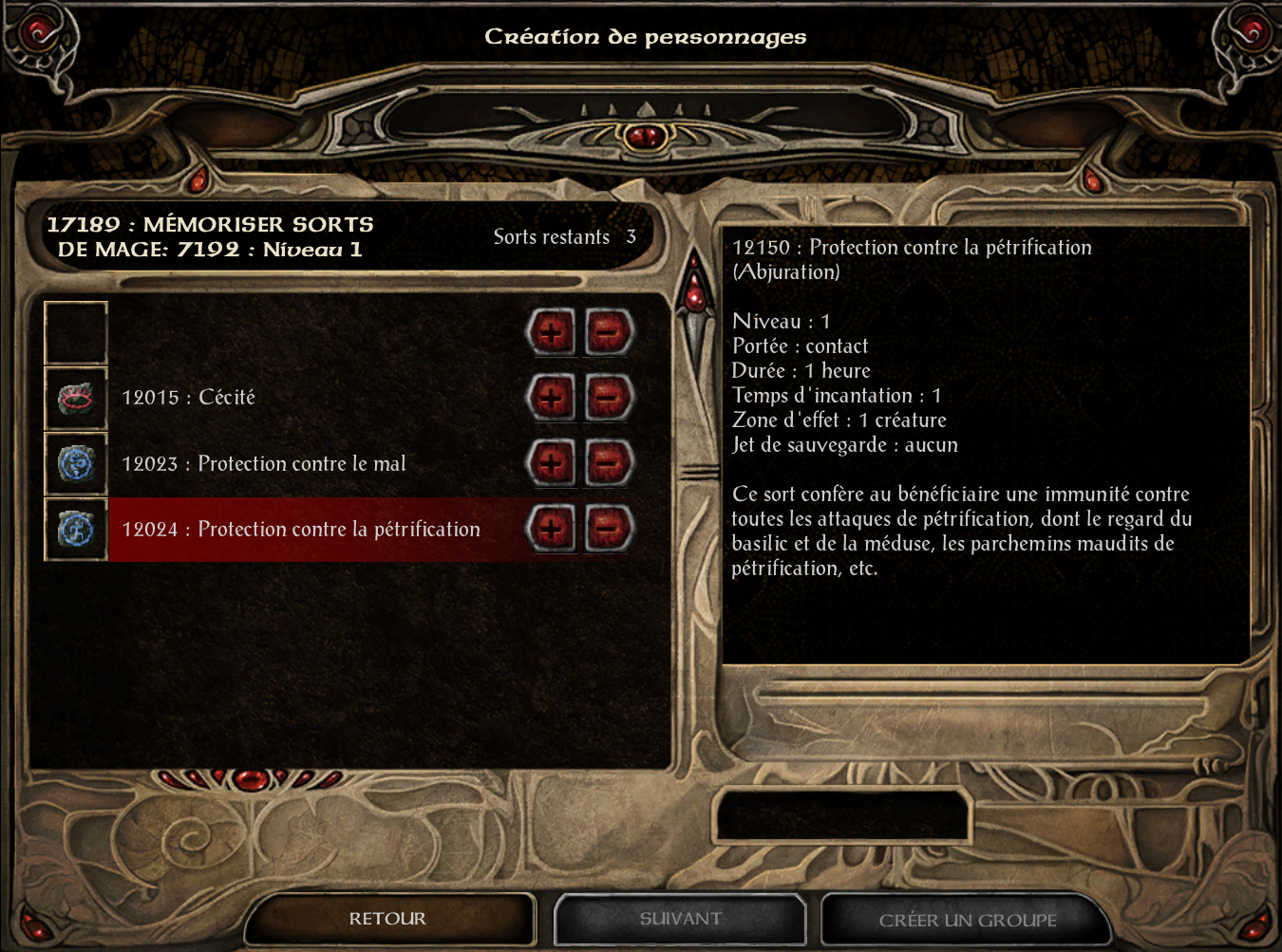
Task: Proceed with the Suivant button
Action: click(x=680, y=919)
